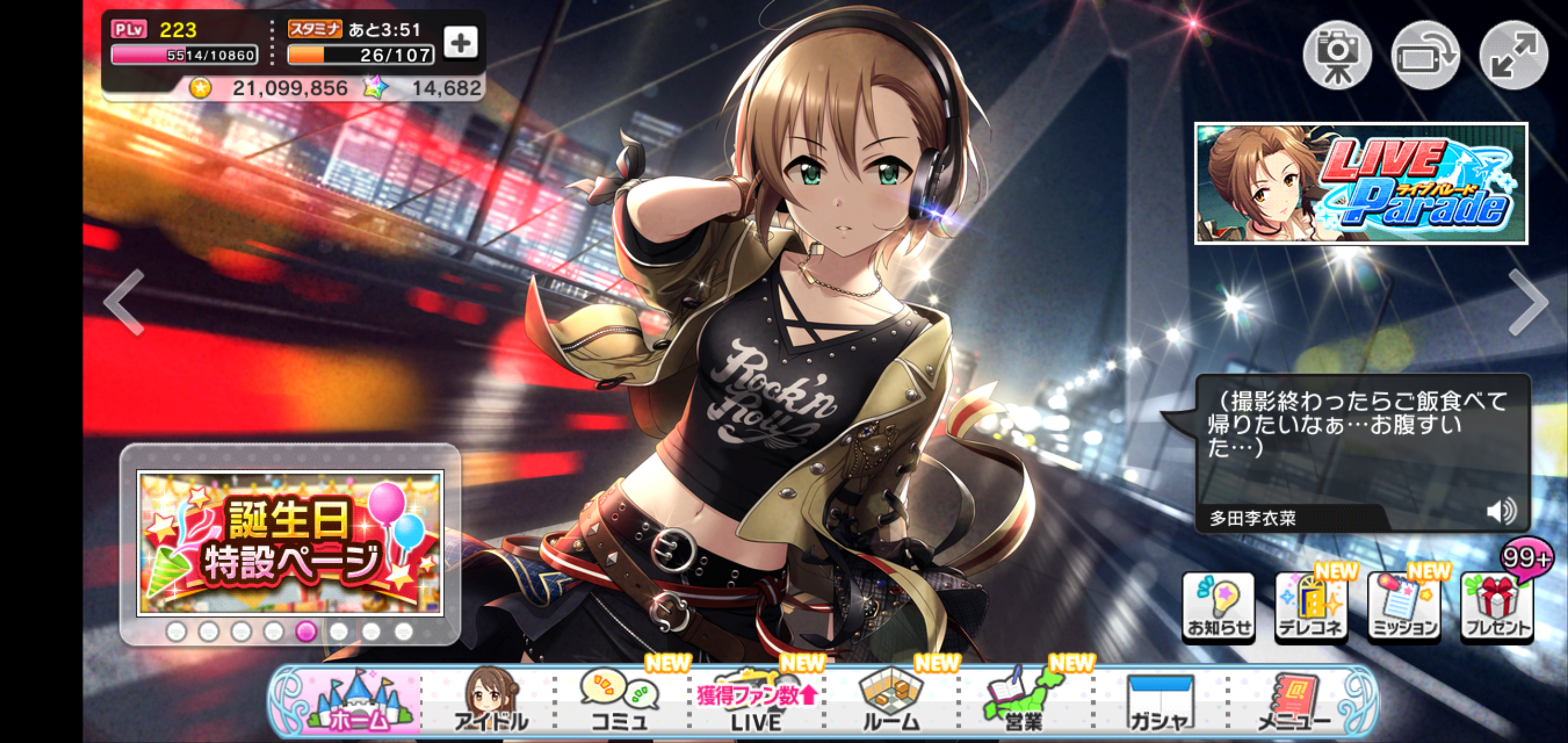Image resolution: width=1568 pixels, height=743 pixels.
Task: Replay the voice line with speaker icon
Action: point(1501,511)
